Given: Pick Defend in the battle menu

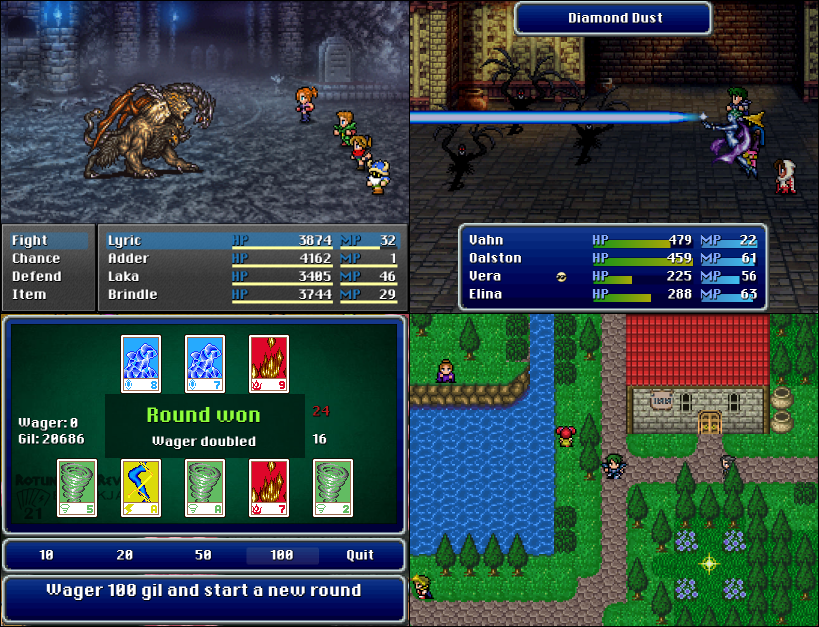Looking at the screenshot, I should pyautogui.click(x=36, y=277).
